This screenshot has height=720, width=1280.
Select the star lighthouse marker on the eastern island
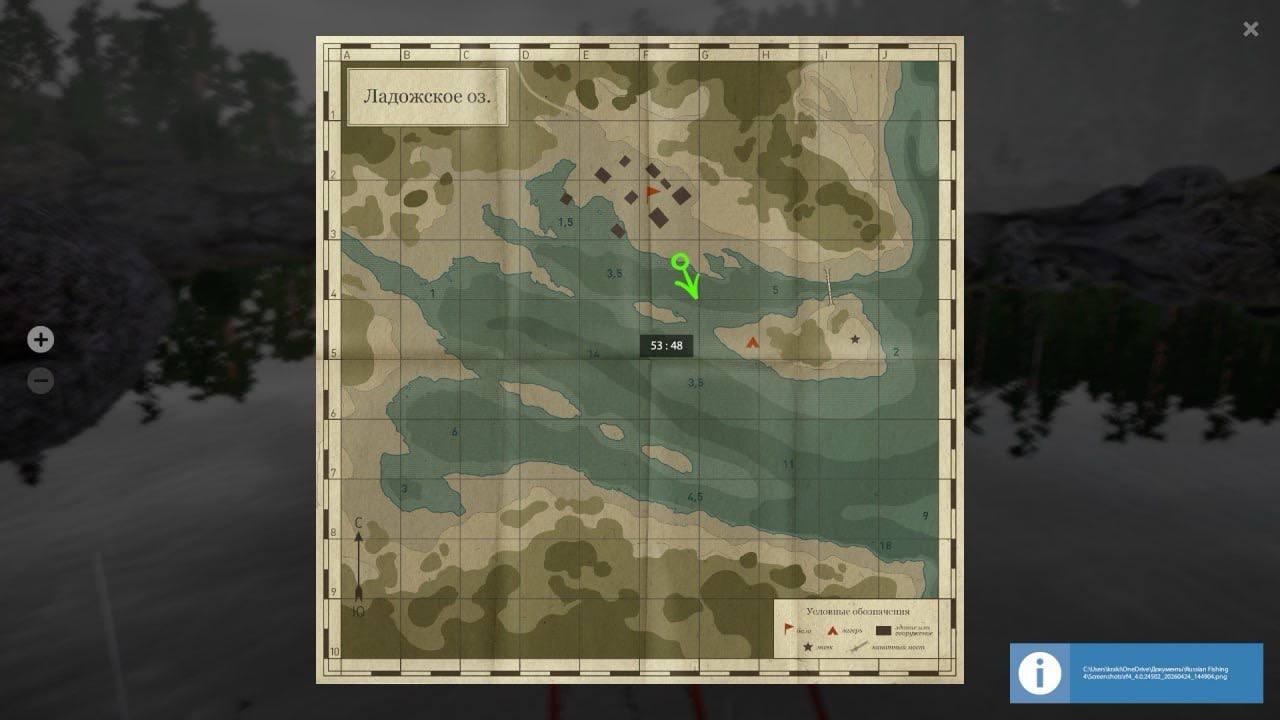click(x=855, y=339)
